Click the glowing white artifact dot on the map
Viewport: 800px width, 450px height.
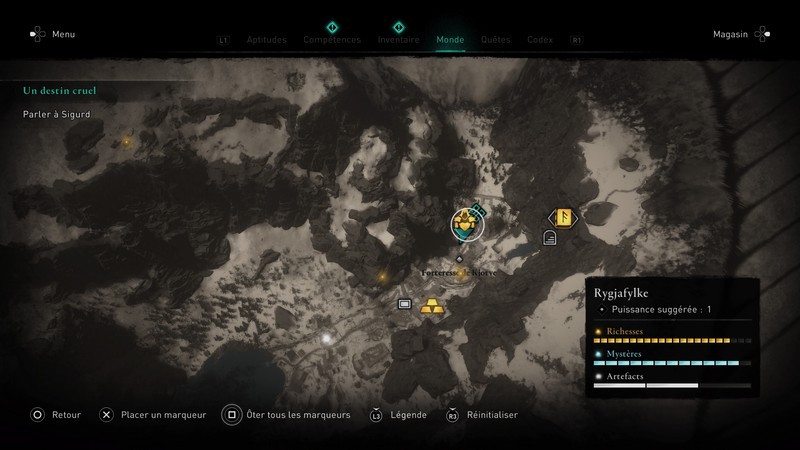click(x=326, y=339)
